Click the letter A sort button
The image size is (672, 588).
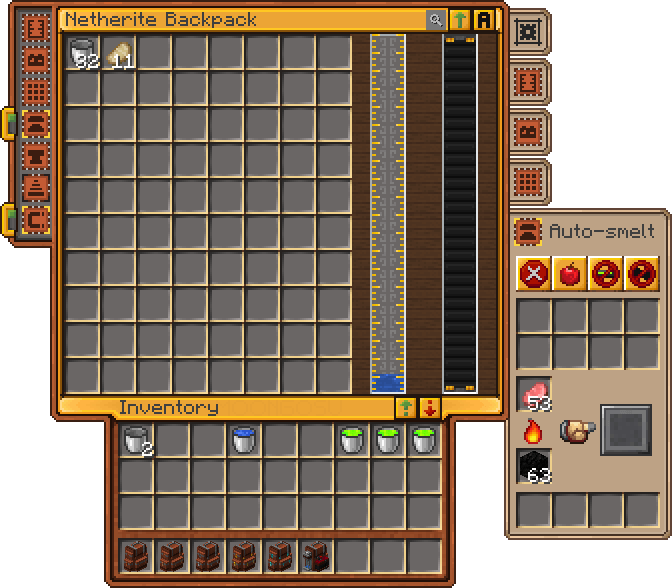[484, 20]
